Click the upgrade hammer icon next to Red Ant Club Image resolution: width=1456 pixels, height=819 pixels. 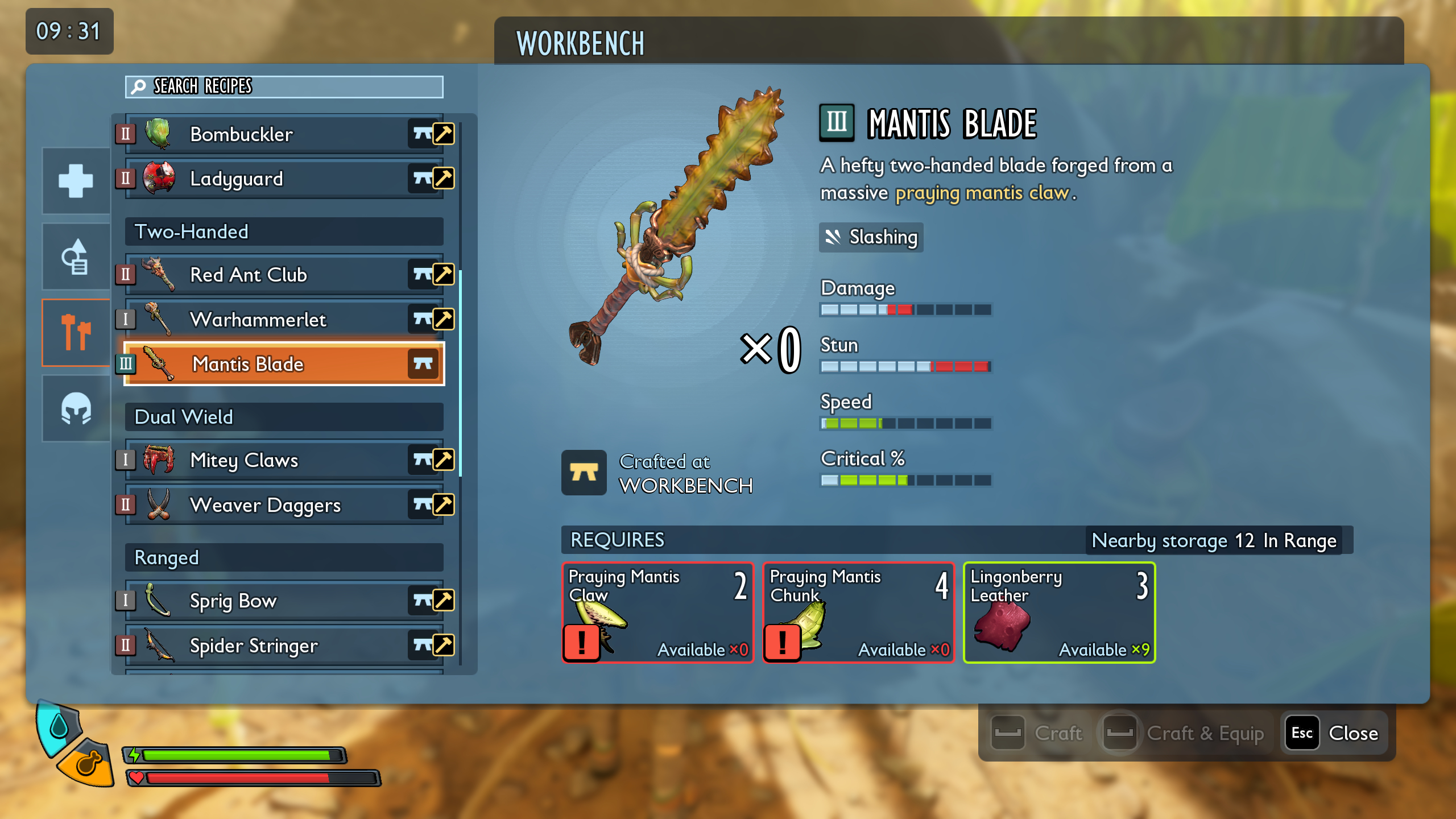tap(443, 275)
